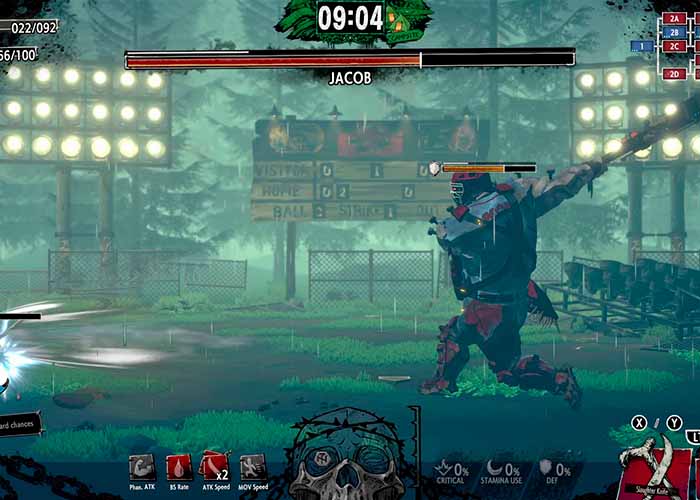Pick stage node 2C on the map
The width and height of the screenshot is (700, 500).
(x=673, y=46)
